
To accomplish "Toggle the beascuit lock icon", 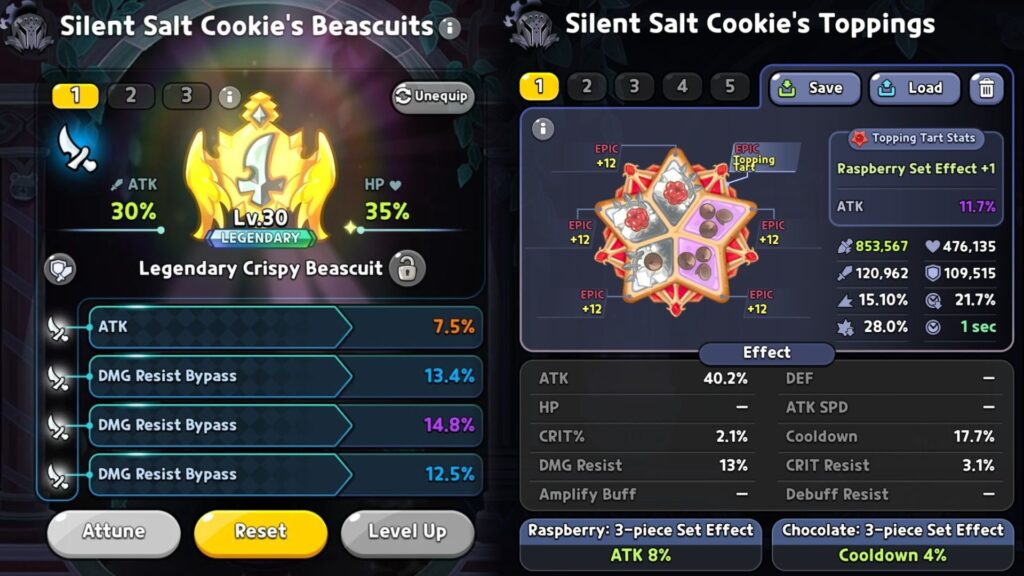I will [x=407, y=268].
